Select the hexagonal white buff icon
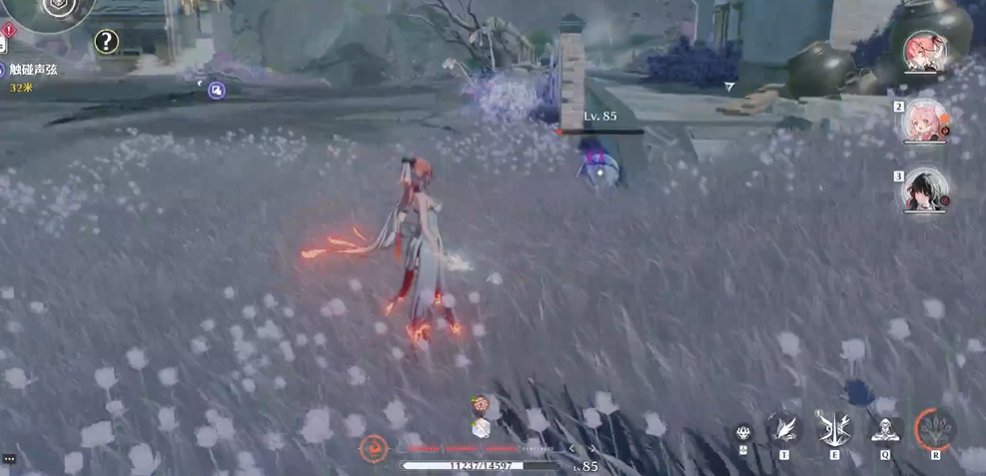Screen dimensions: 986x476 [481, 427]
